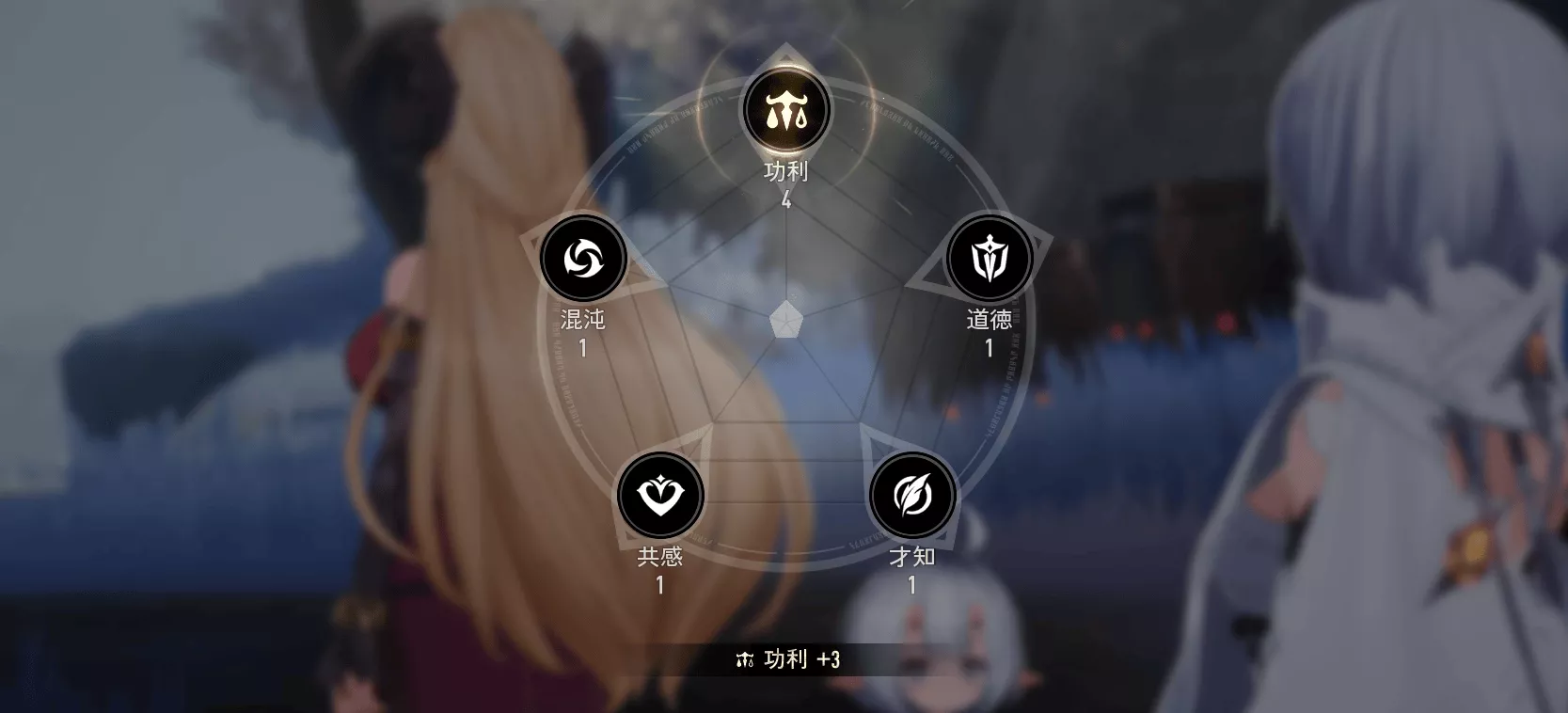Click the 混沌 attribute label text
Screen dimensions: 1568x713
click(x=581, y=320)
